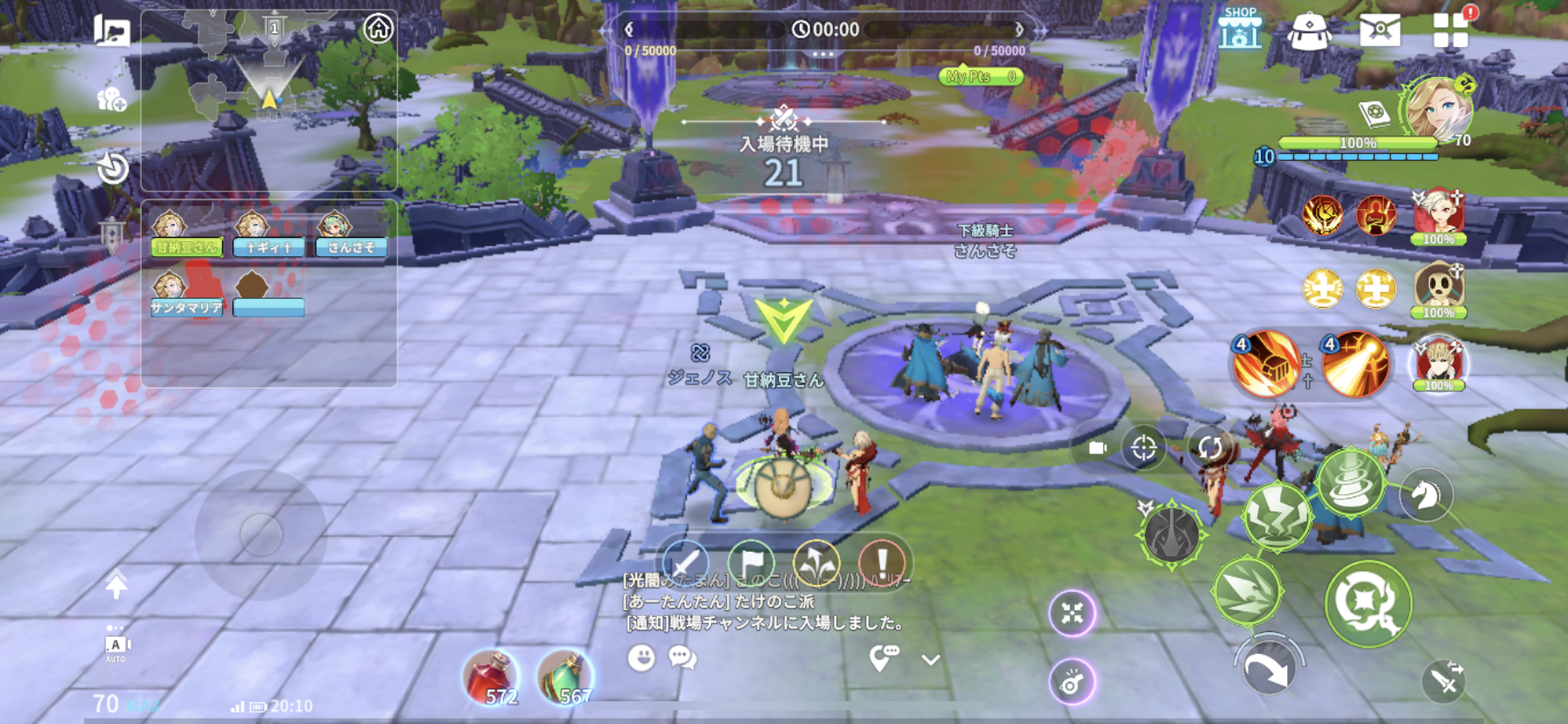
Task: Open the mail envelope icon
Action: click(x=1379, y=31)
